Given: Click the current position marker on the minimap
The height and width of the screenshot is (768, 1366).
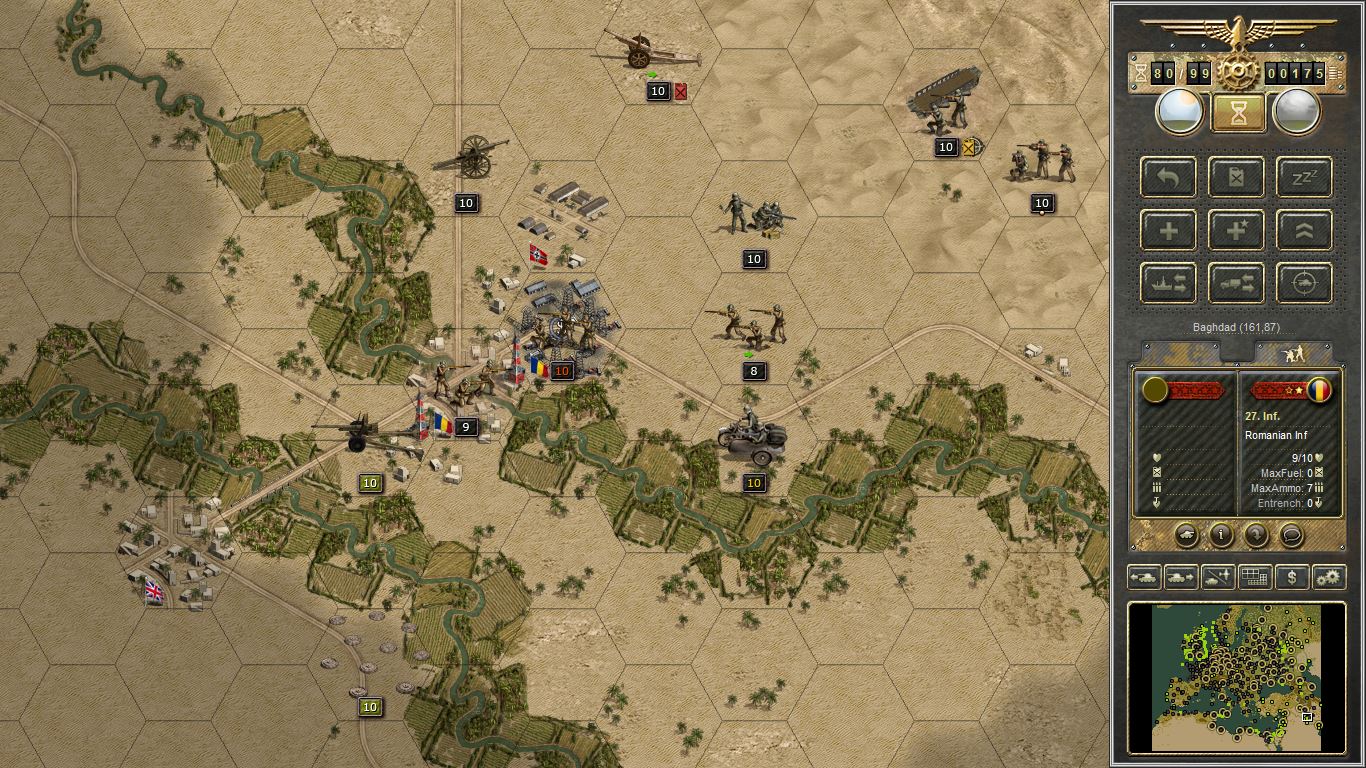Looking at the screenshot, I should click(x=1307, y=717).
